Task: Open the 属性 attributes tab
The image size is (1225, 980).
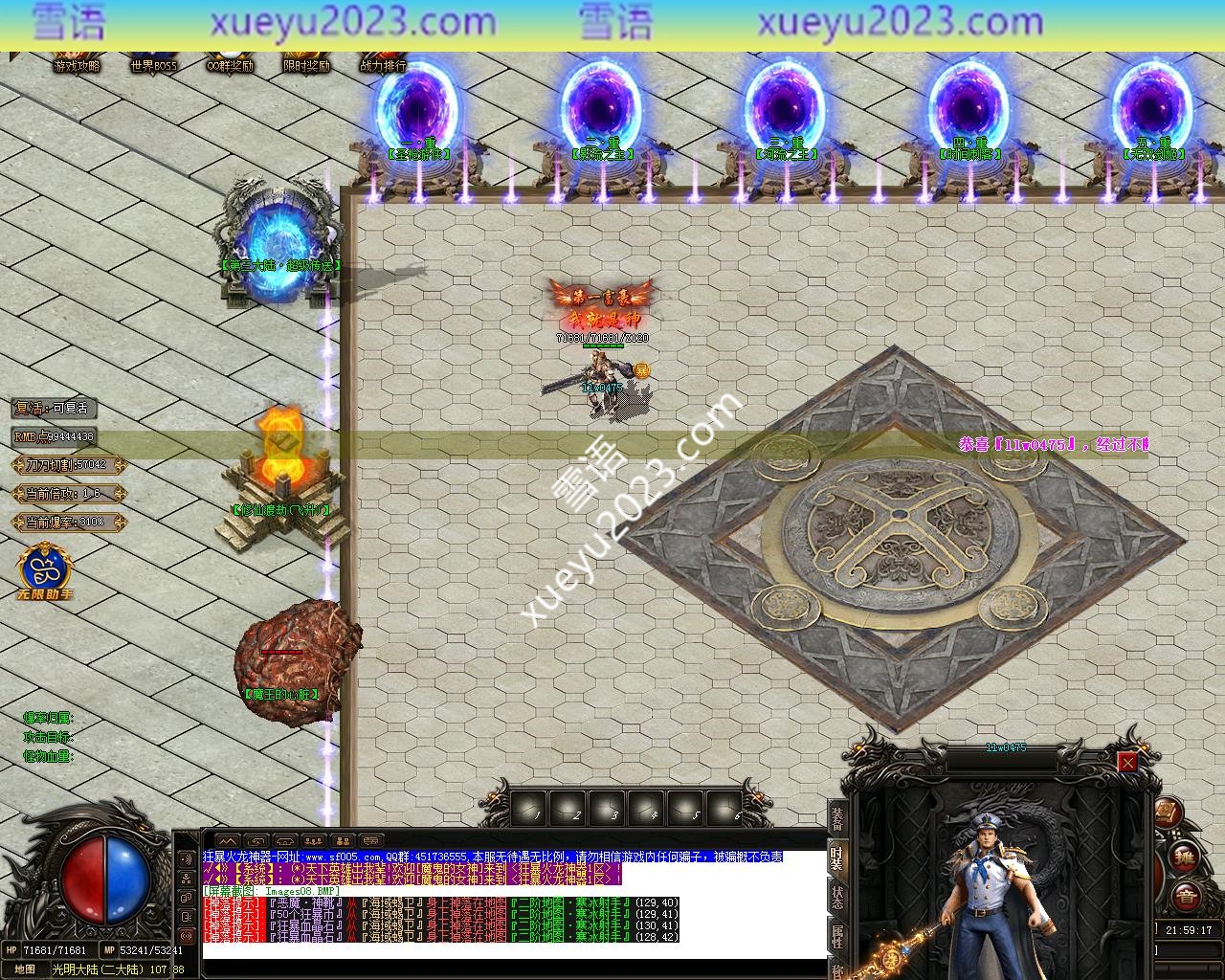Action: (x=837, y=937)
